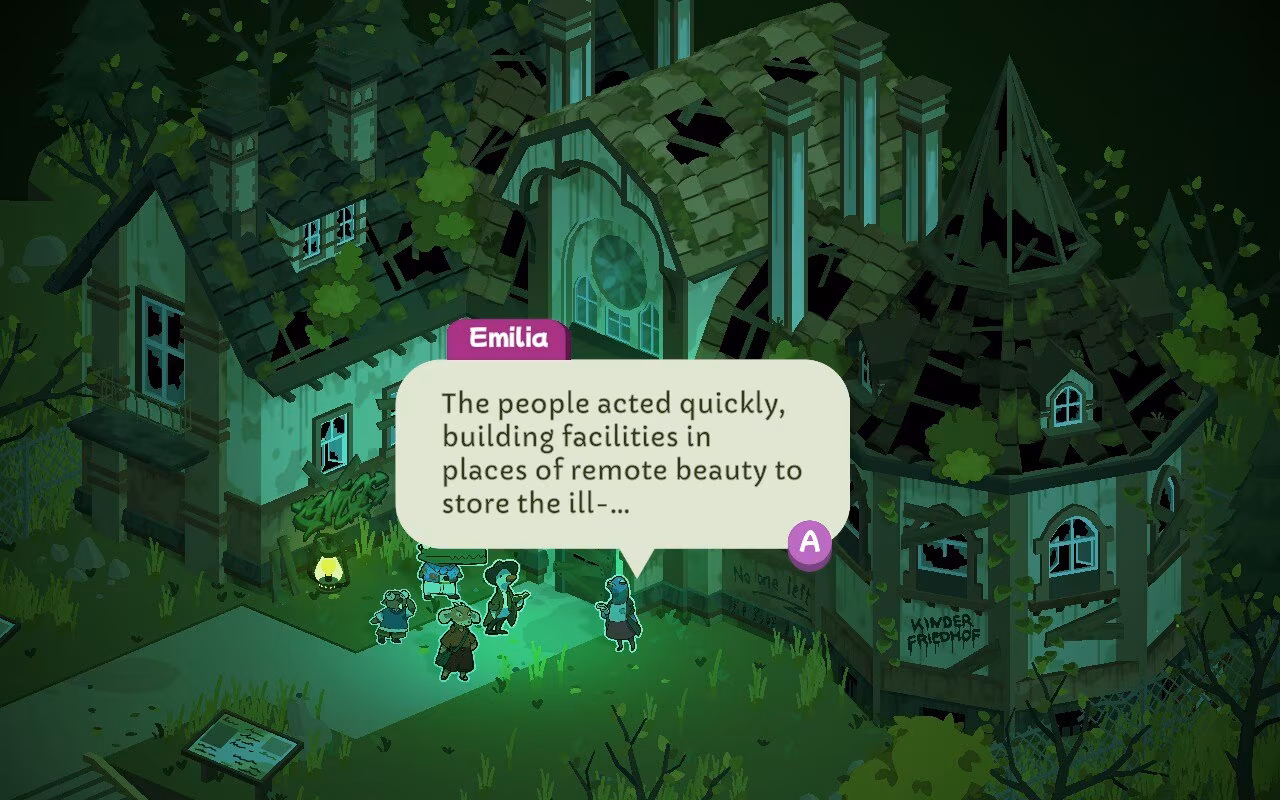Click the Kinder Friedhof painted sign
This screenshot has height=800, width=1280.
click(x=944, y=628)
